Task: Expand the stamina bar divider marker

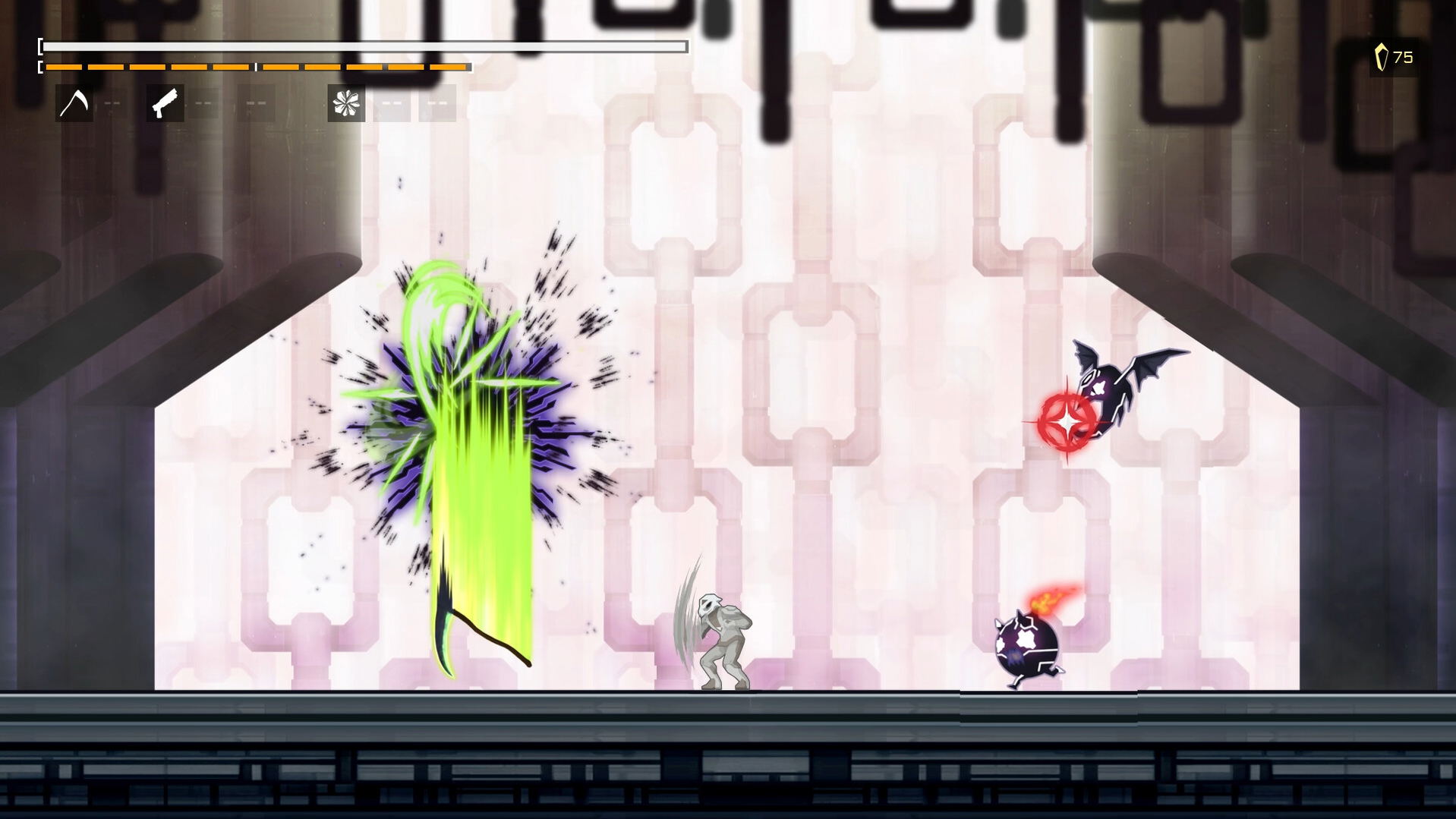Action: (257, 68)
